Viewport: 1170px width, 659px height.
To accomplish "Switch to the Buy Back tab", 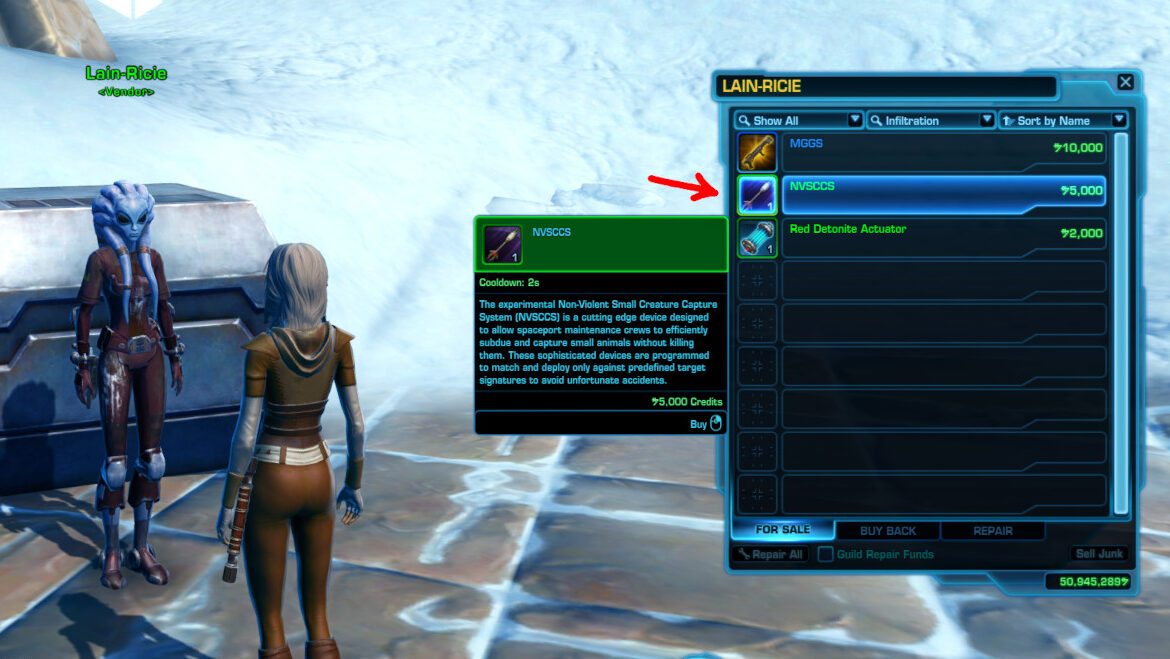I will 887,531.
